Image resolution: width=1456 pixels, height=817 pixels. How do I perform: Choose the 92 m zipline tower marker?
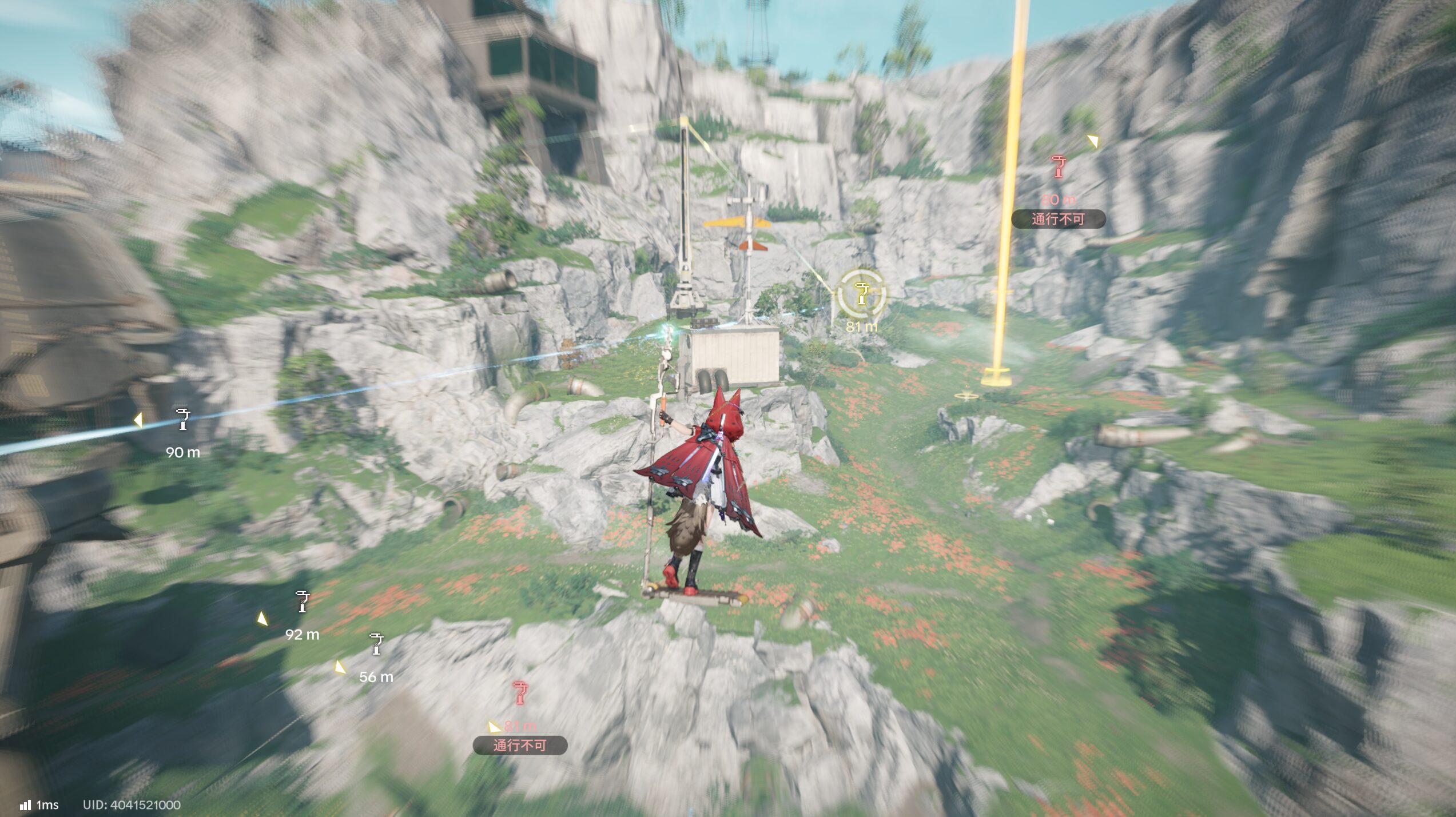point(302,601)
